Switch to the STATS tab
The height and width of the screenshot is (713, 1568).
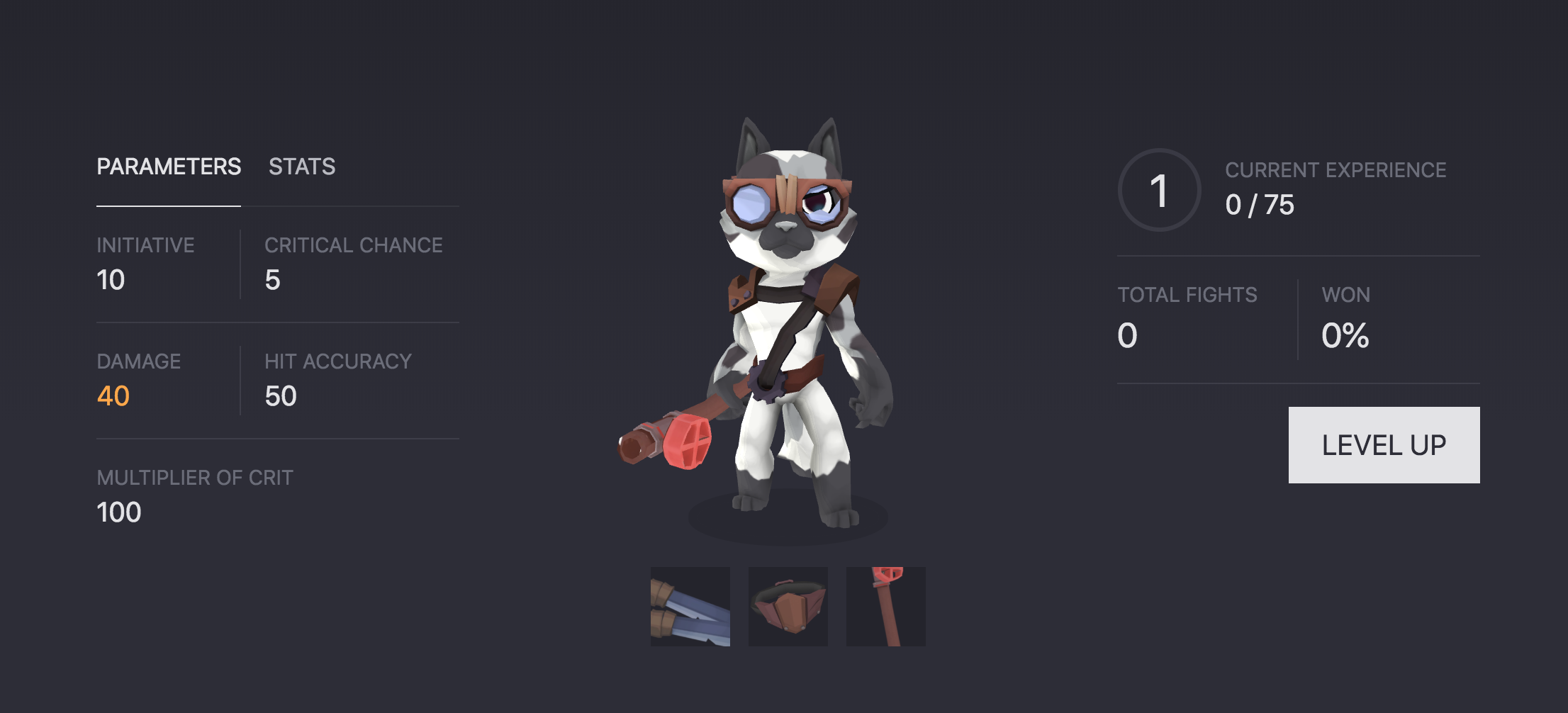point(301,167)
